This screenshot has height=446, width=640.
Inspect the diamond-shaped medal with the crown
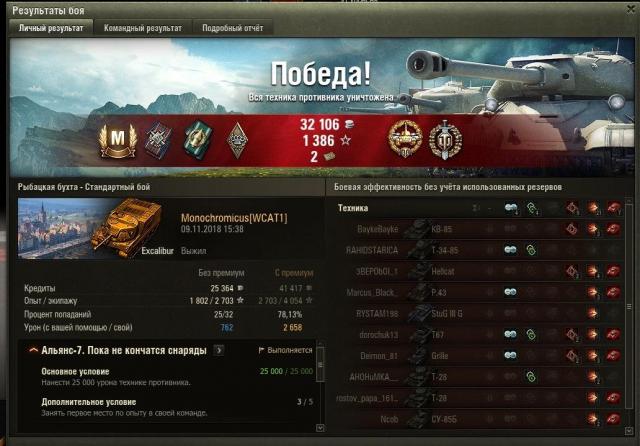pyautogui.click(x=236, y=137)
